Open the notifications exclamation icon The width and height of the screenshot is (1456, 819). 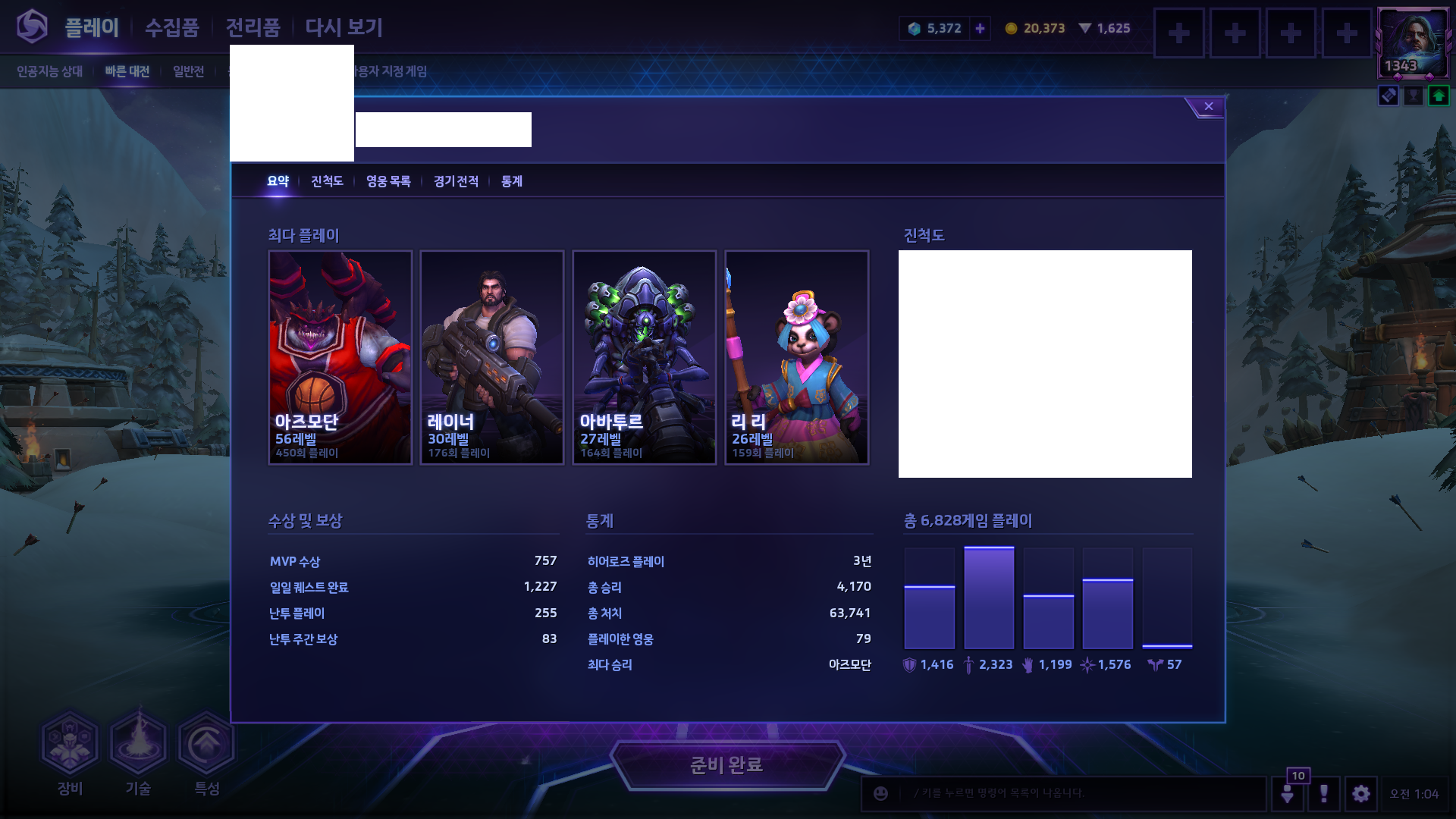[1325, 794]
